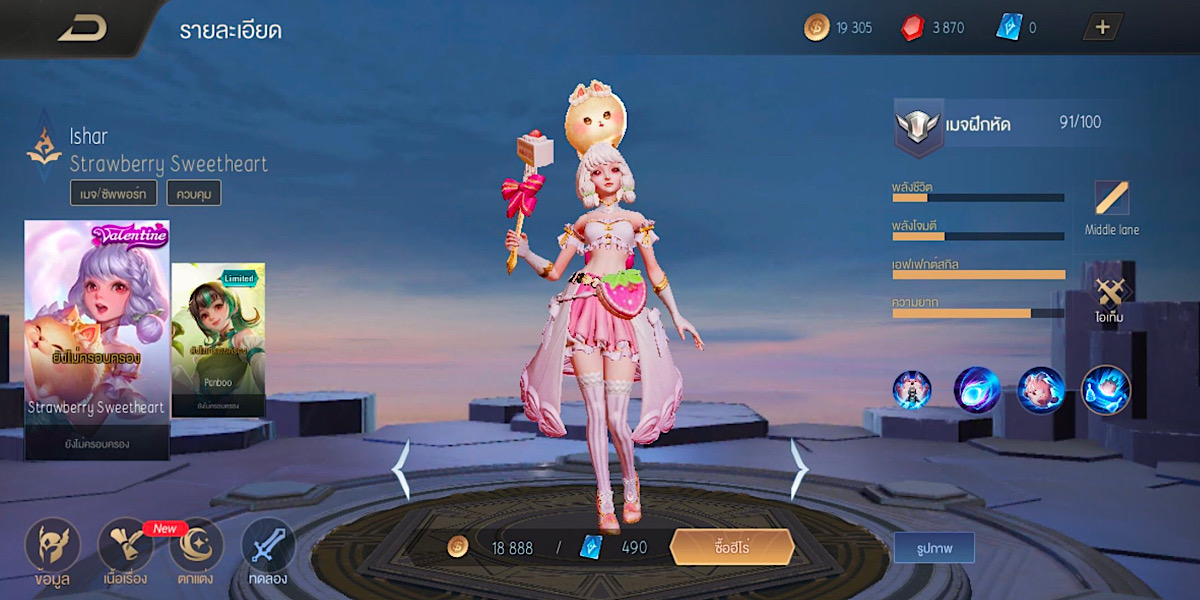Click the เมจ/ซัพพอร์ท role tag
The height and width of the screenshot is (600, 1200).
point(113,193)
